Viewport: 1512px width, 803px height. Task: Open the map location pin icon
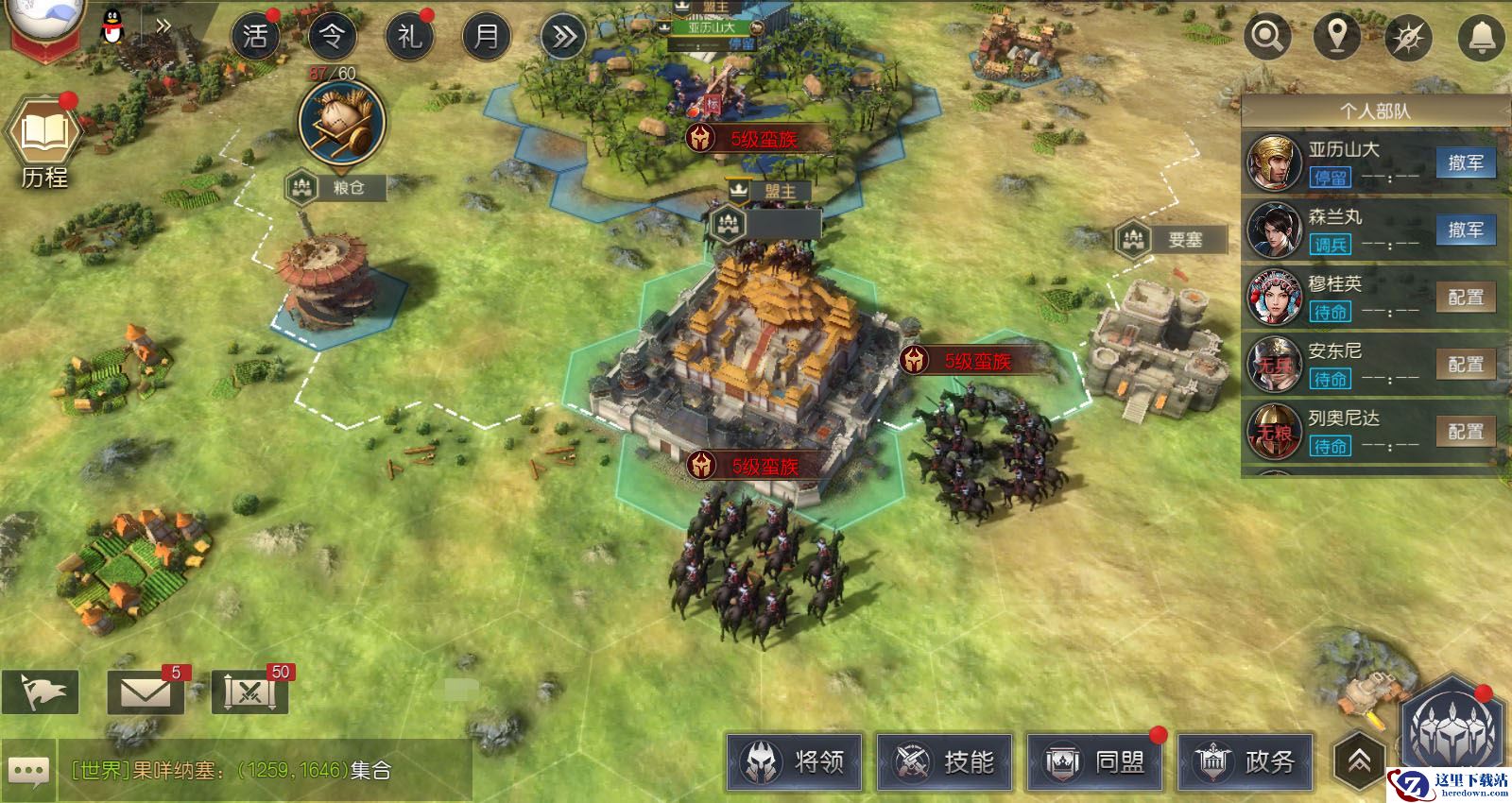(1337, 37)
